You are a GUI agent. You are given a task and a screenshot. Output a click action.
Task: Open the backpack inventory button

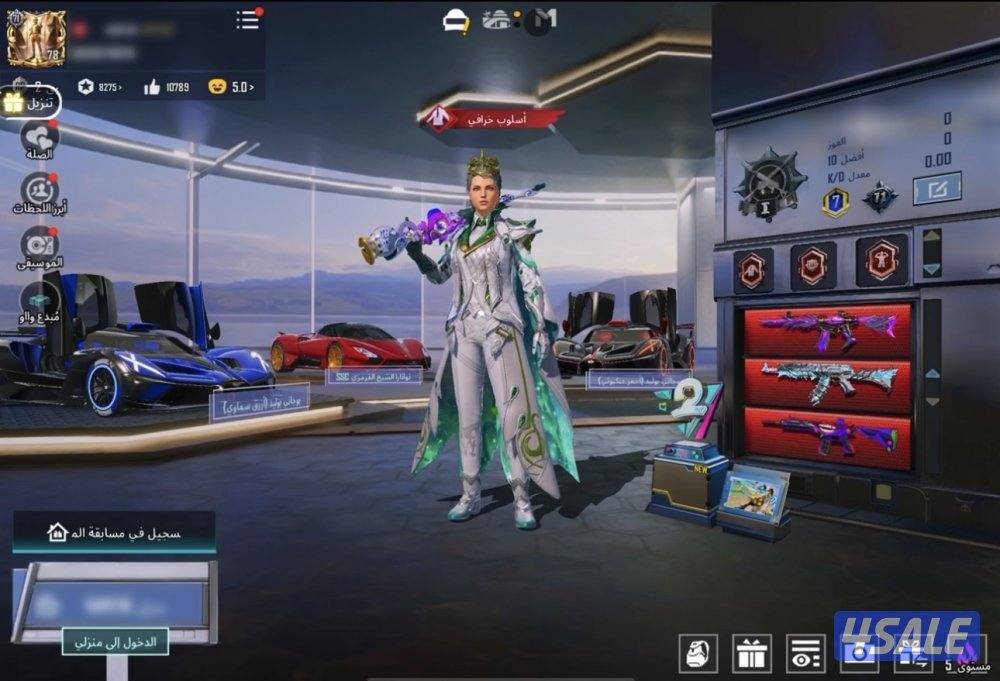pyautogui.click(x=697, y=653)
